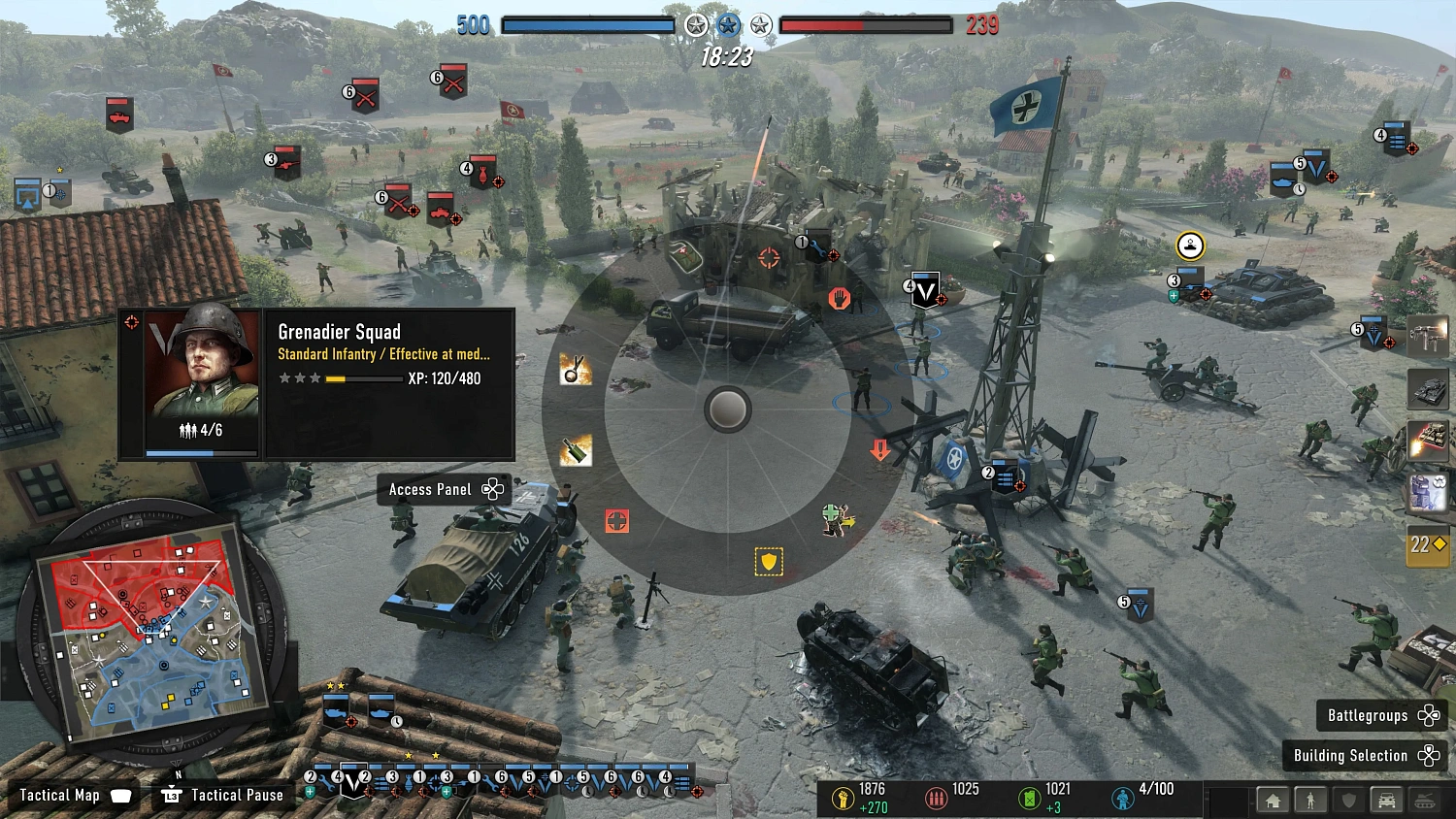Choose the tank production icon in the bottom bar

tap(1424, 800)
